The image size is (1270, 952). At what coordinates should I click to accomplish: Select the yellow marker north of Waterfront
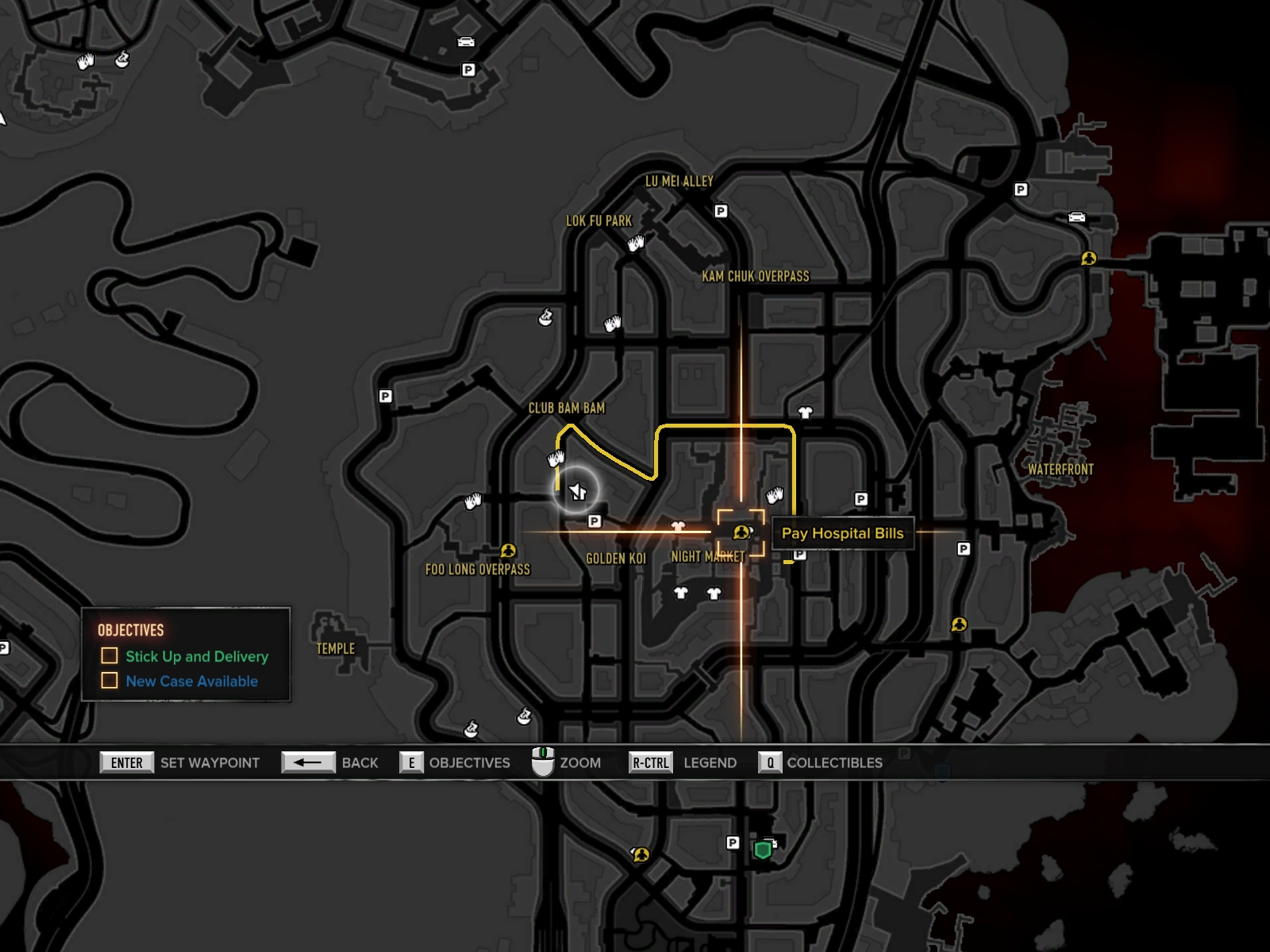(x=1088, y=259)
